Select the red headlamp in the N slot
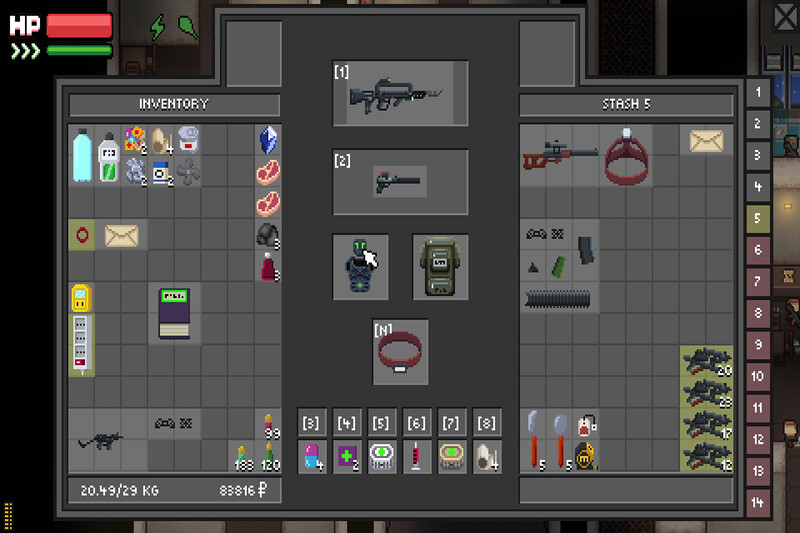 [x=400, y=353]
